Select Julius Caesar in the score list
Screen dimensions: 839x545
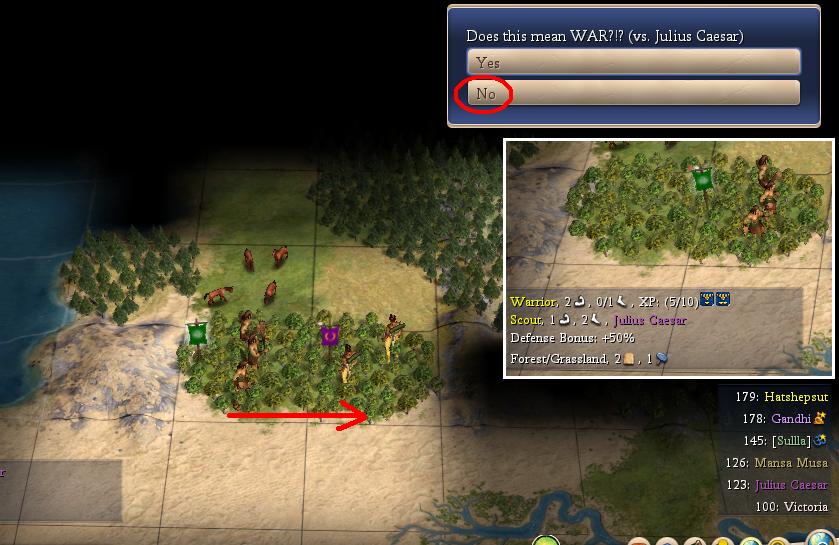coord(791,485)
